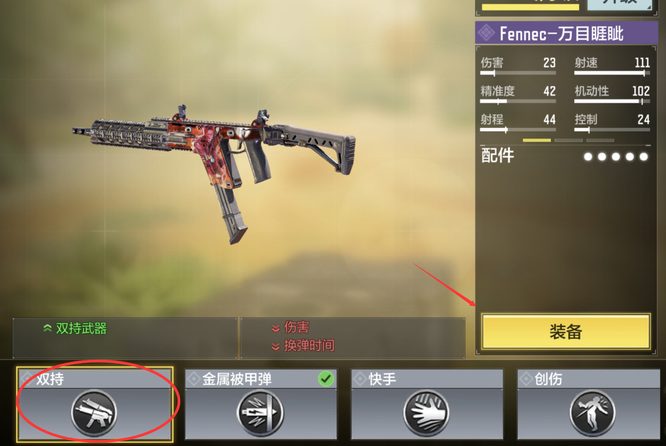The image size is (666, 446).
Task: Open the Fennec-万目睚眦 weapon name header
Action: [x=566, y=34]
